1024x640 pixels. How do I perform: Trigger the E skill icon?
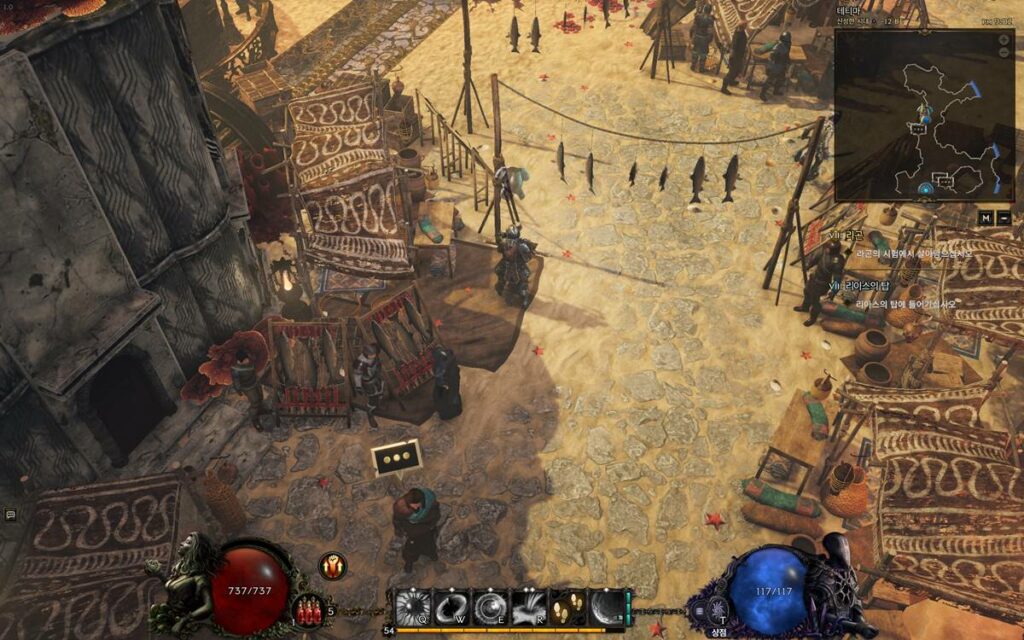coord(490,606)
